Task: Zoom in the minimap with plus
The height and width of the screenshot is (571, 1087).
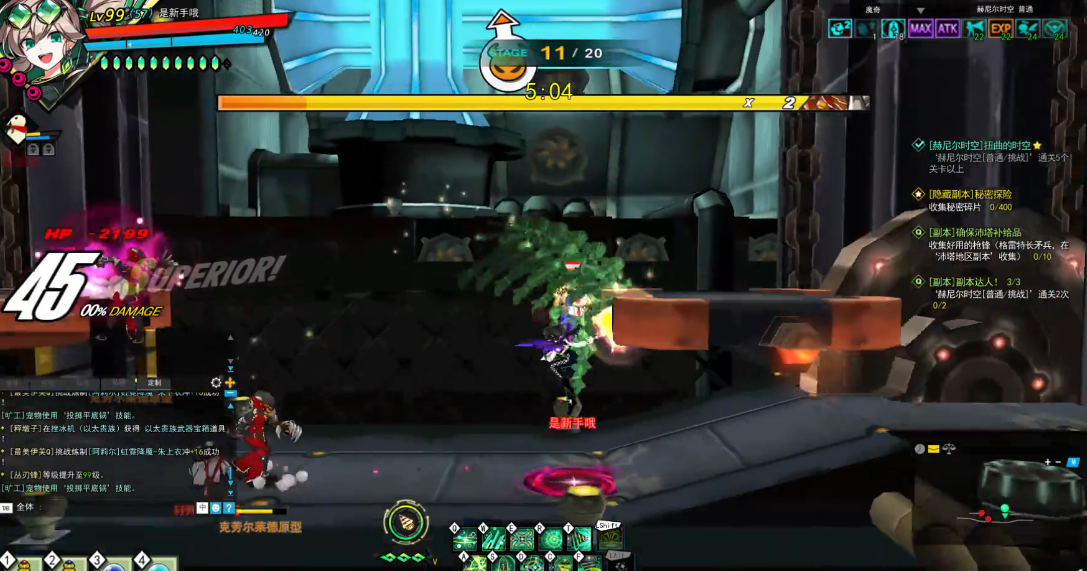Action: click(x=1047, y=462)
